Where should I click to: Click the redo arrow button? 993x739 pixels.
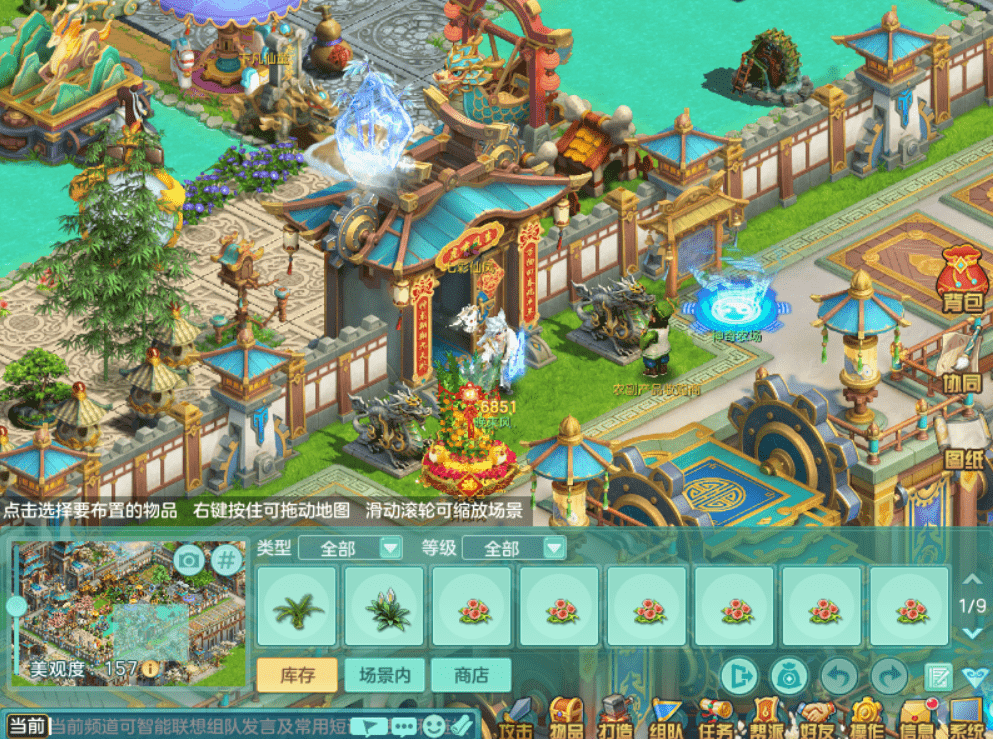tap(888, 676)
